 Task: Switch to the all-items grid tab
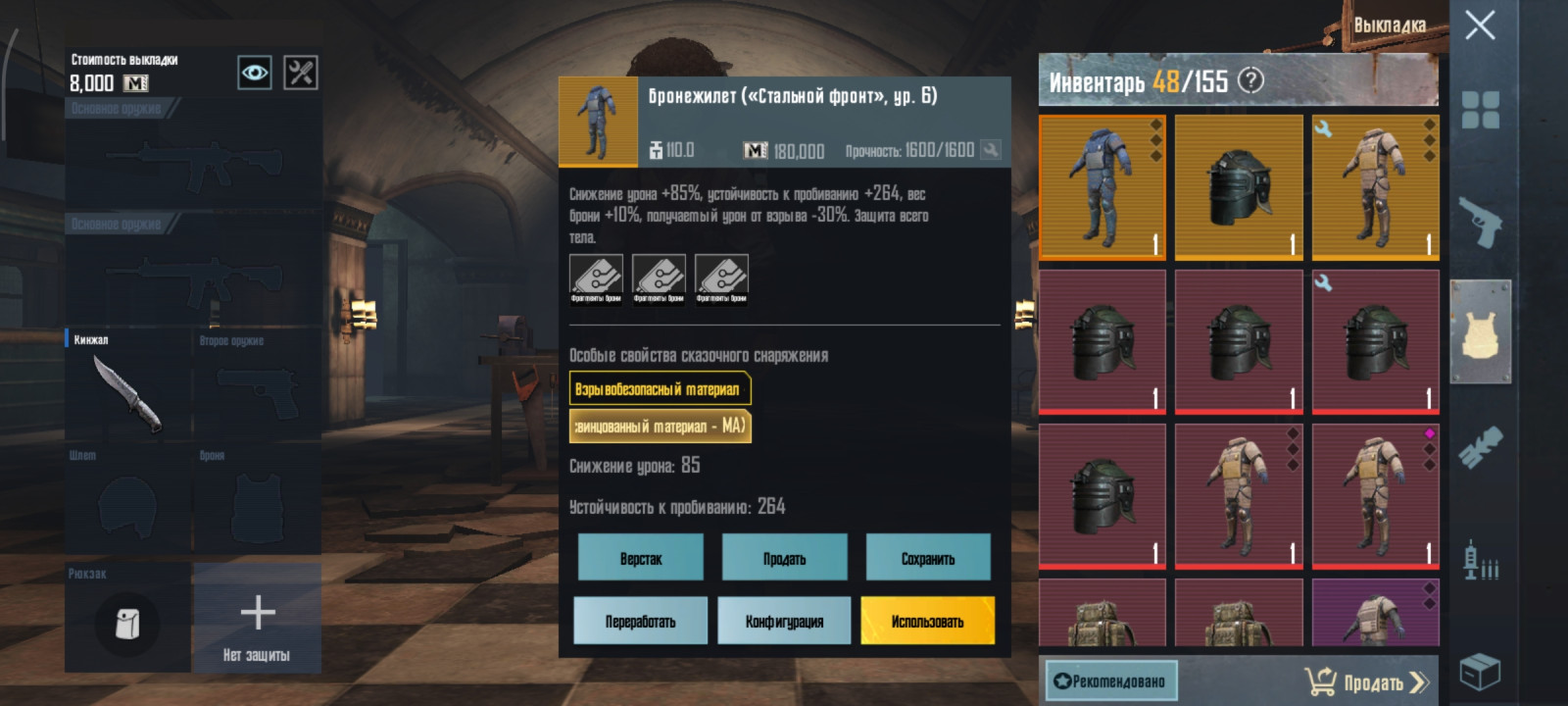pyautogui.click(x=1480, y=110)
